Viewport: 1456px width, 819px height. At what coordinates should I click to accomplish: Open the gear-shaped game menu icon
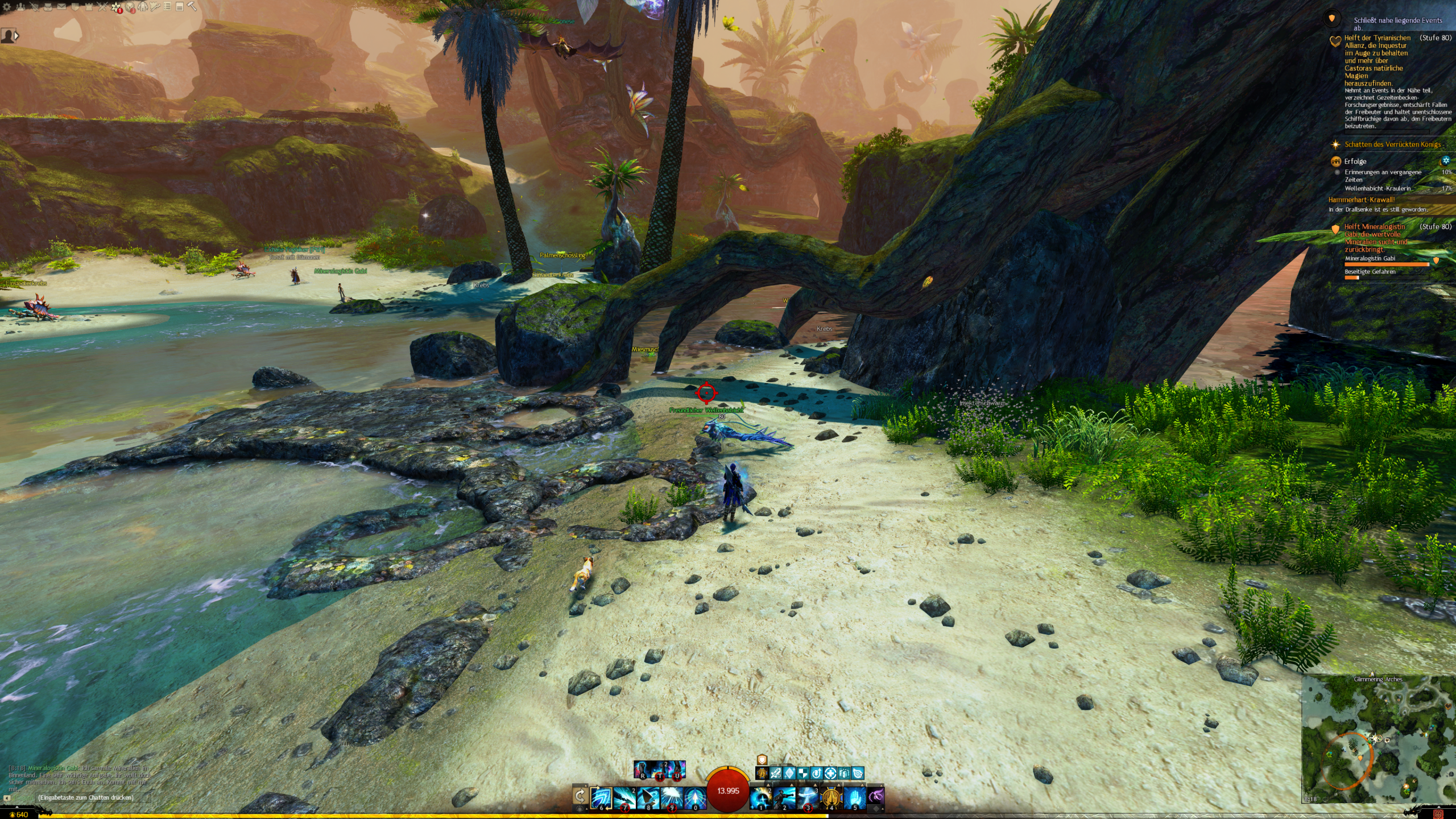click(x=7, y=7)
